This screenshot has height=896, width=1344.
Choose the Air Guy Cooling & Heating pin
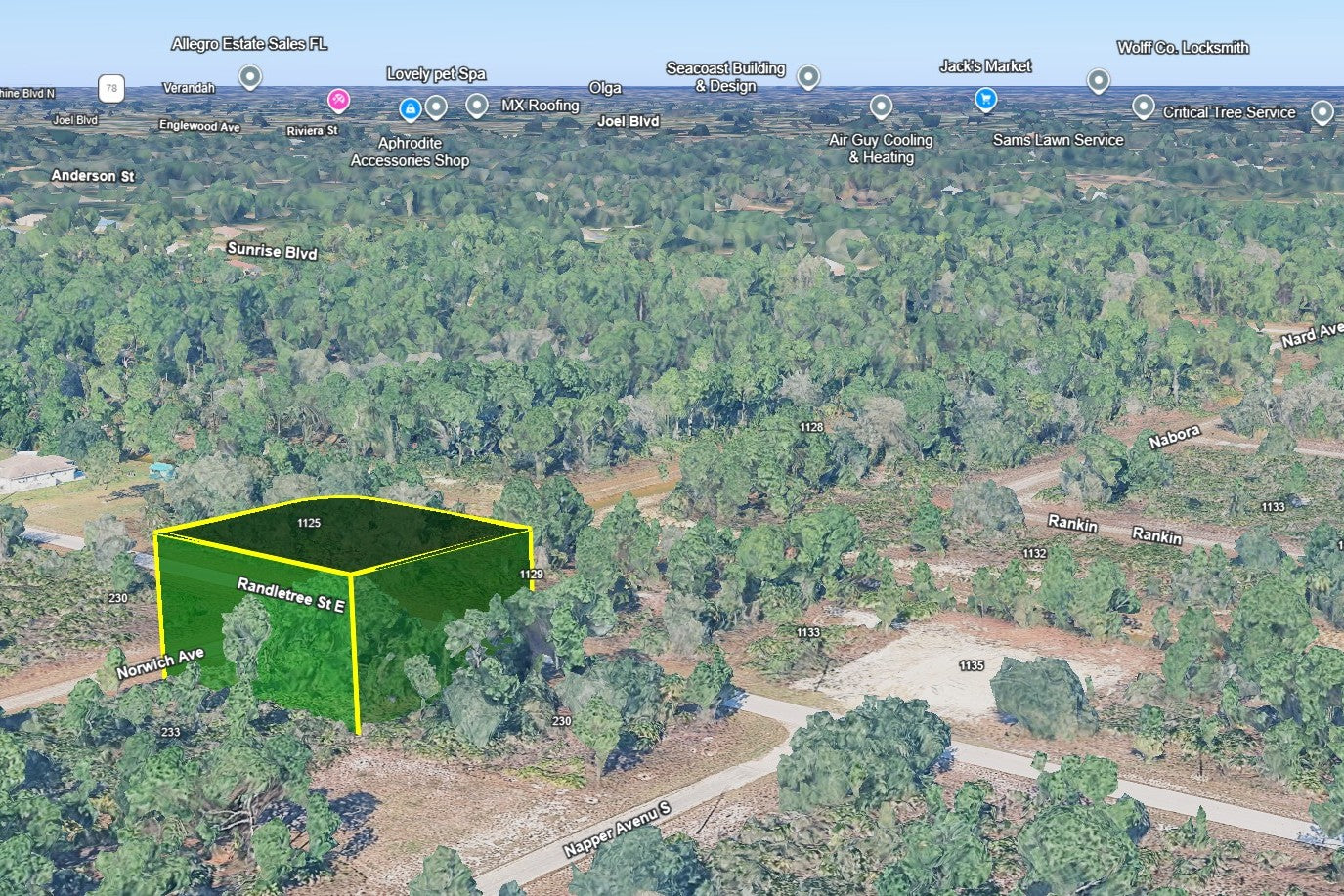(881, 106)
